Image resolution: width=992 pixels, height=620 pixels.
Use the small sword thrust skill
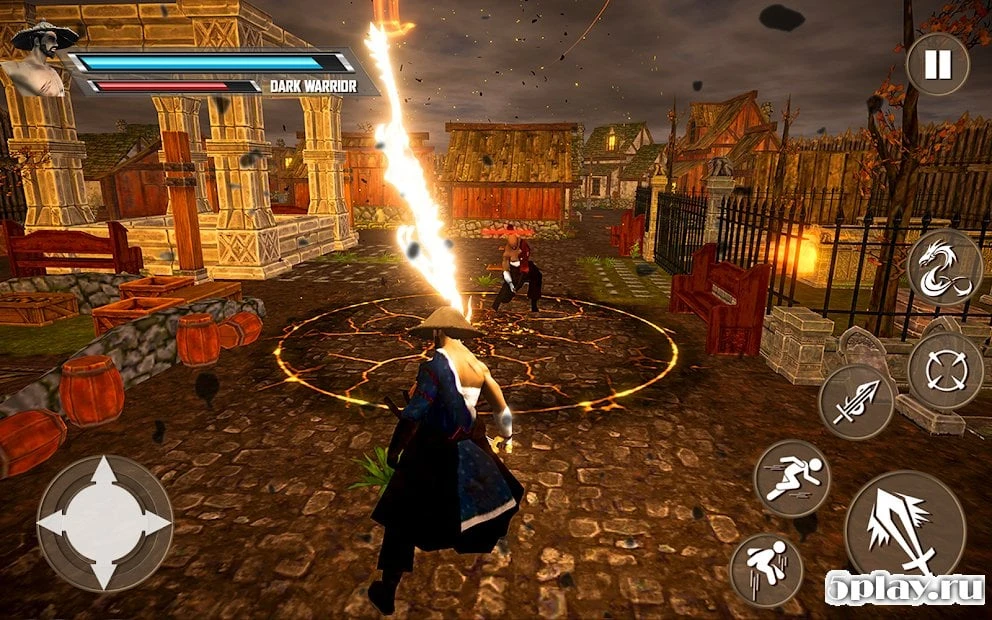(x=856, y=401)
